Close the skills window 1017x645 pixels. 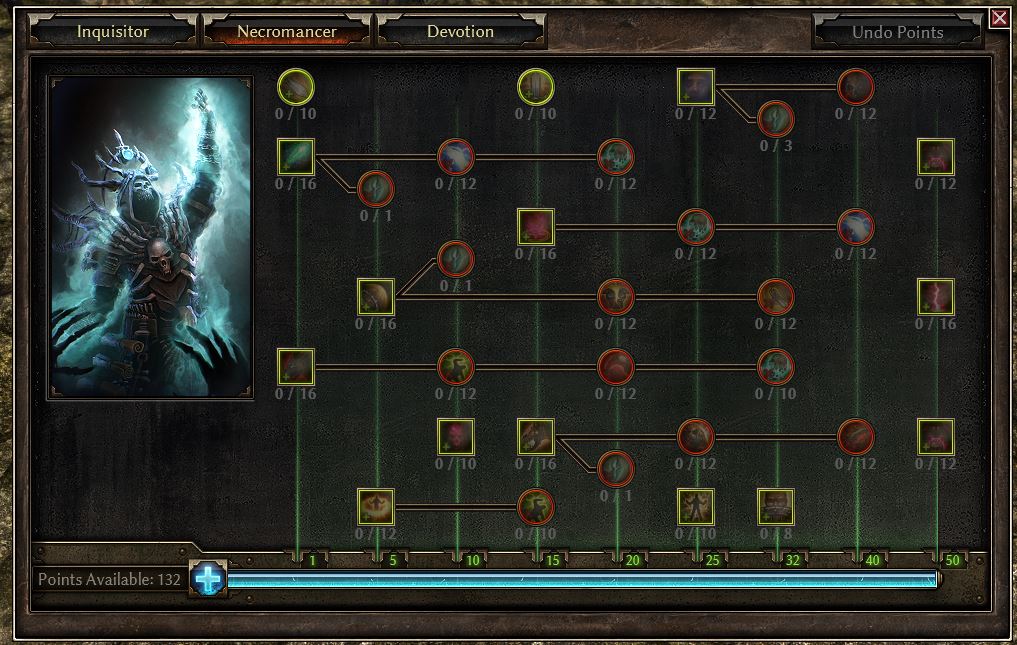[999, 18]
